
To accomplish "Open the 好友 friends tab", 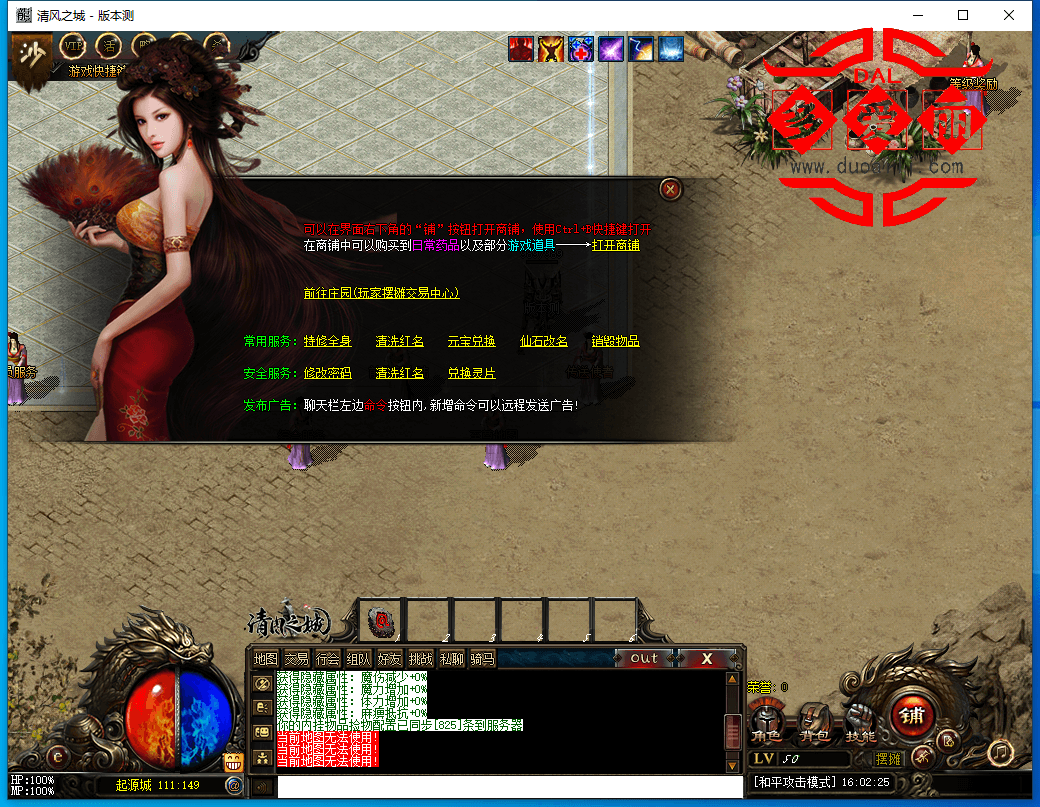I will click(389, 659).
